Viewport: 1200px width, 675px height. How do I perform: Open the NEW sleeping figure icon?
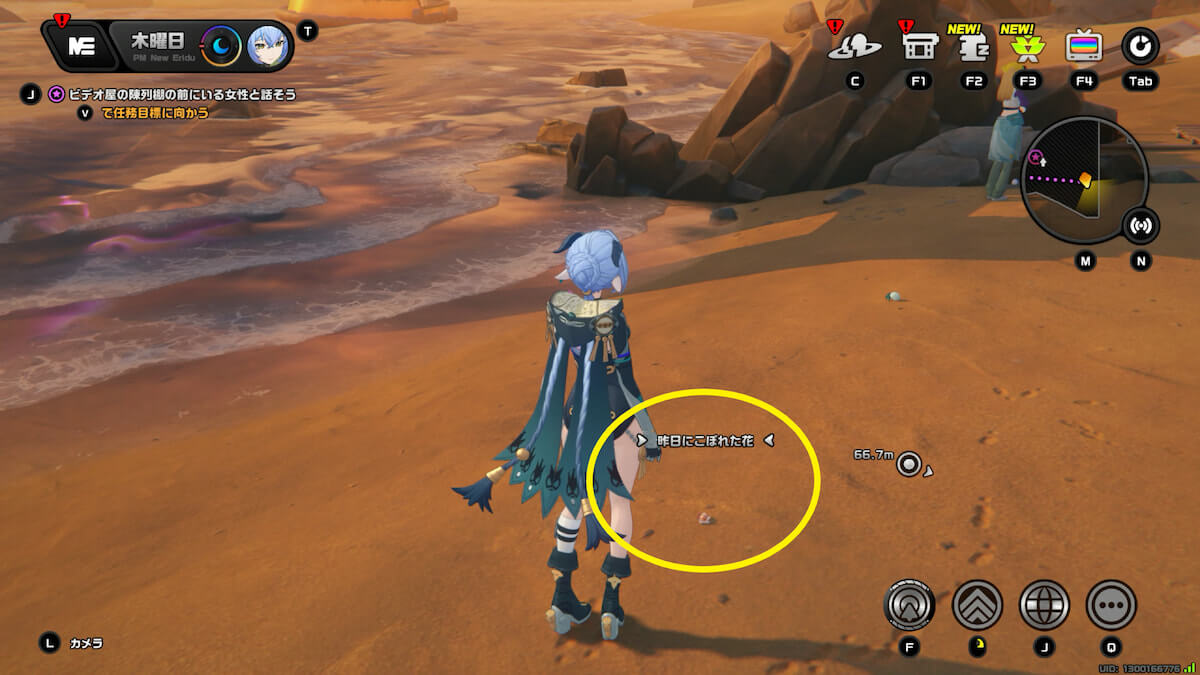[973, 47]
